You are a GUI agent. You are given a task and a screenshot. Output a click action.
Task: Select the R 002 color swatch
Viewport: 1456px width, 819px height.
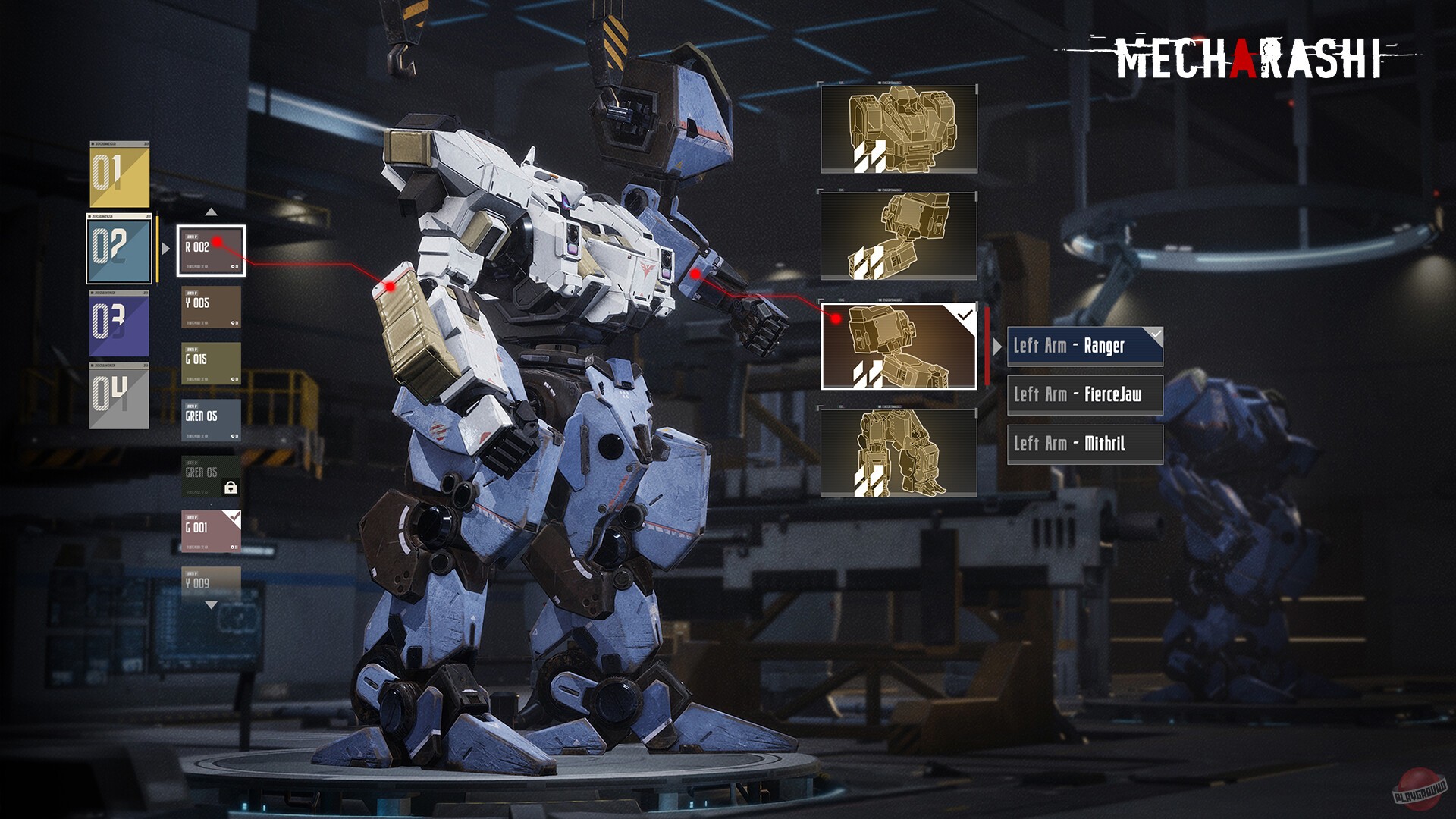point(211,250)
